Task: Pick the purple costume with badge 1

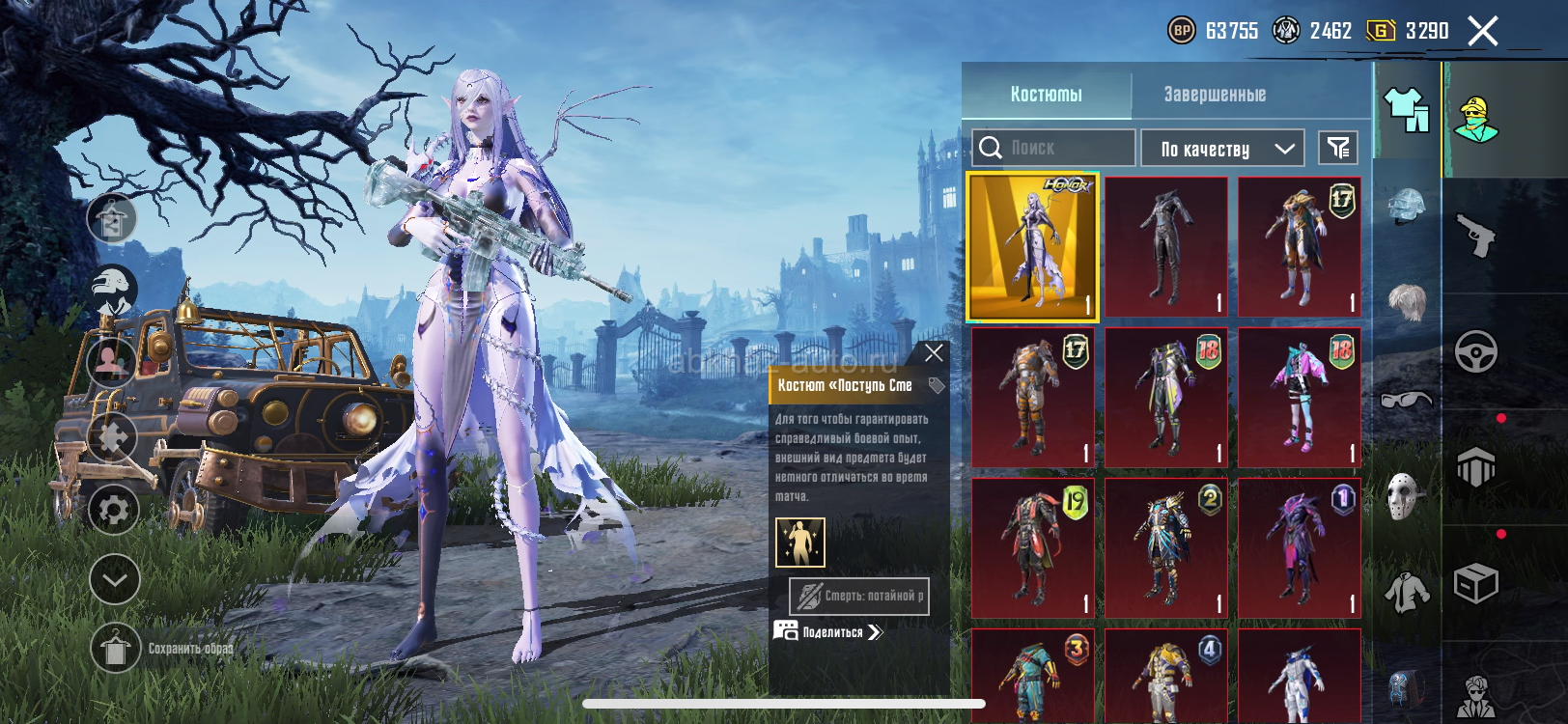Action: click(1300, 548)
